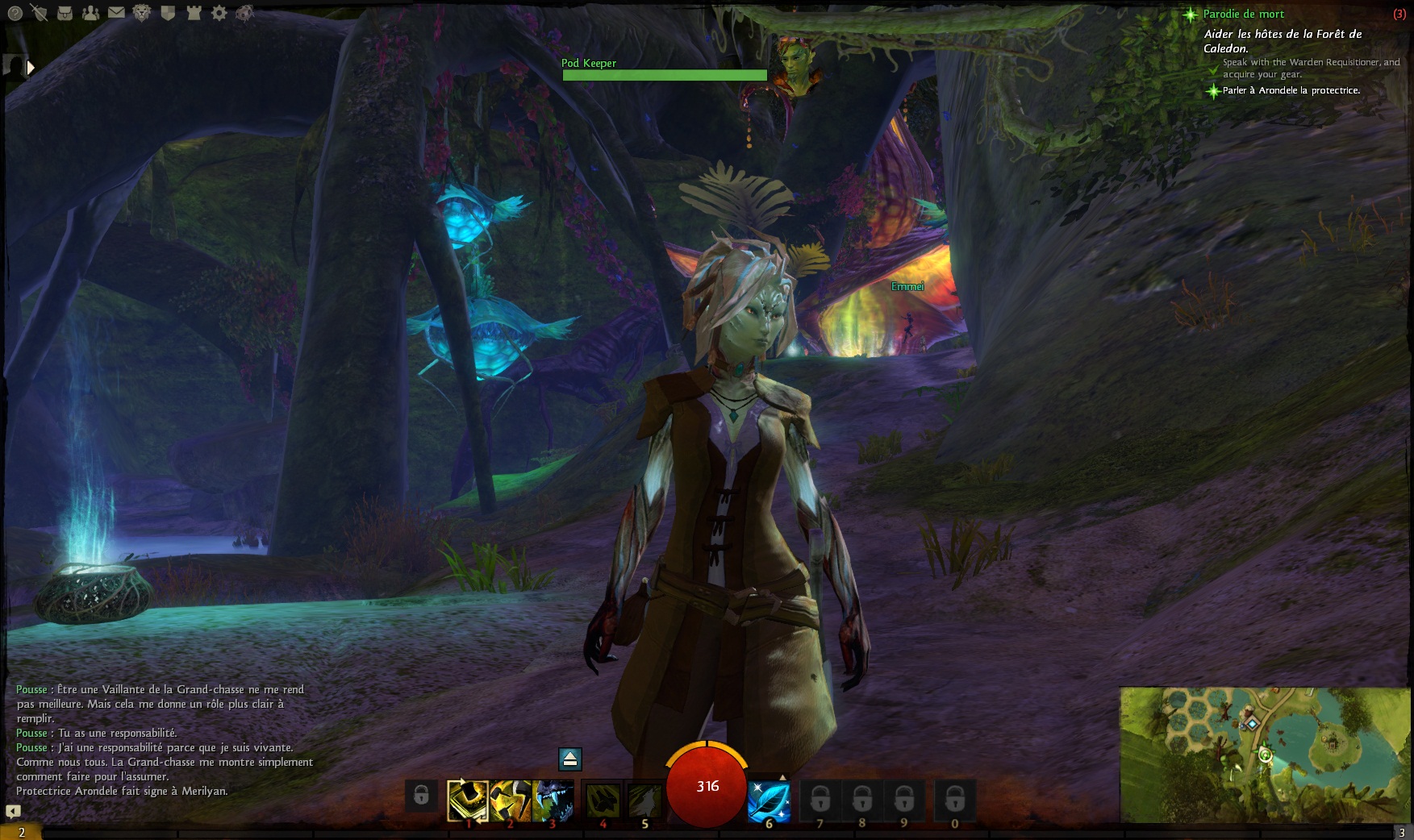Select the howling wolf skill in slot 5

pyautogui.click(x=644, y=800)
